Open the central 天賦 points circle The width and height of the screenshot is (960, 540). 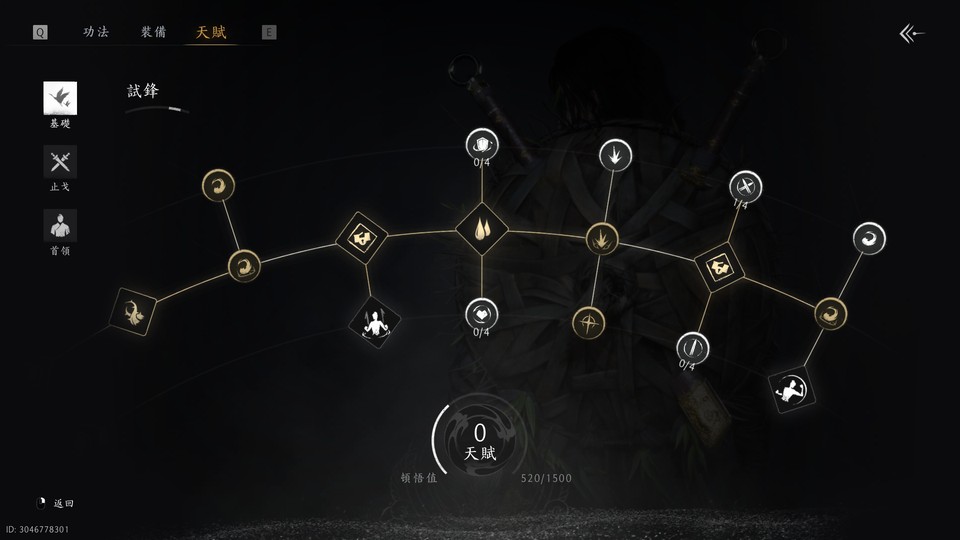point(480,442)
